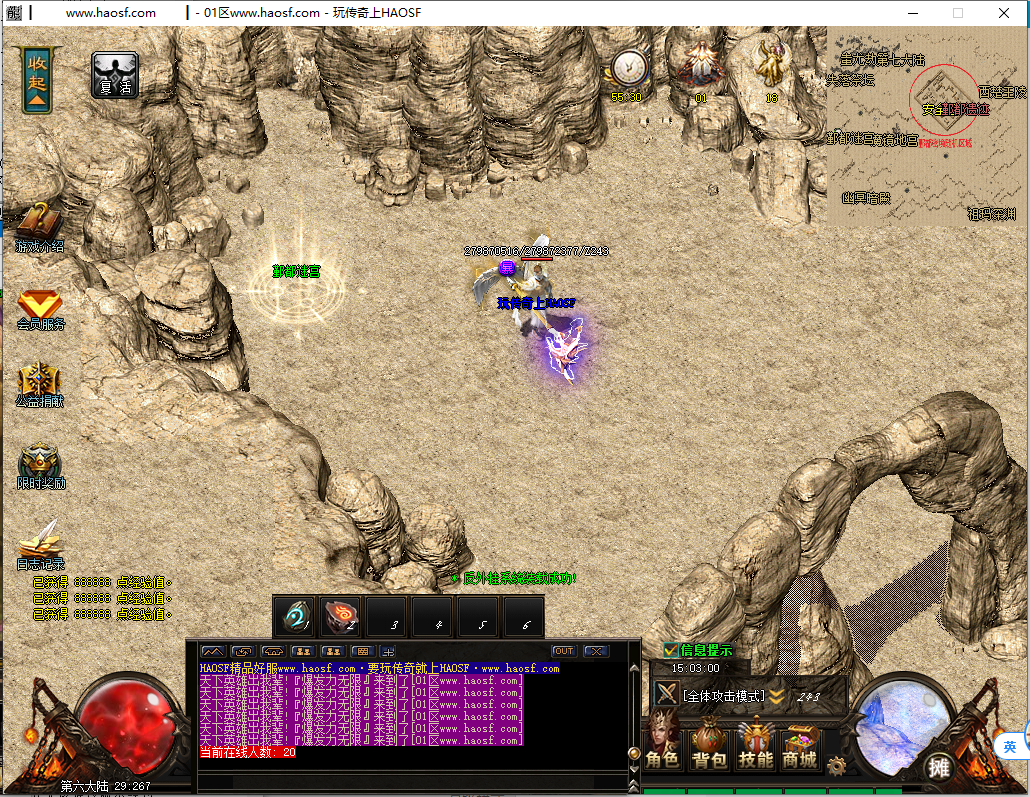Screen dimensions: 1030x797
Task: Close the game window
Action: [x=1004, y=13]
